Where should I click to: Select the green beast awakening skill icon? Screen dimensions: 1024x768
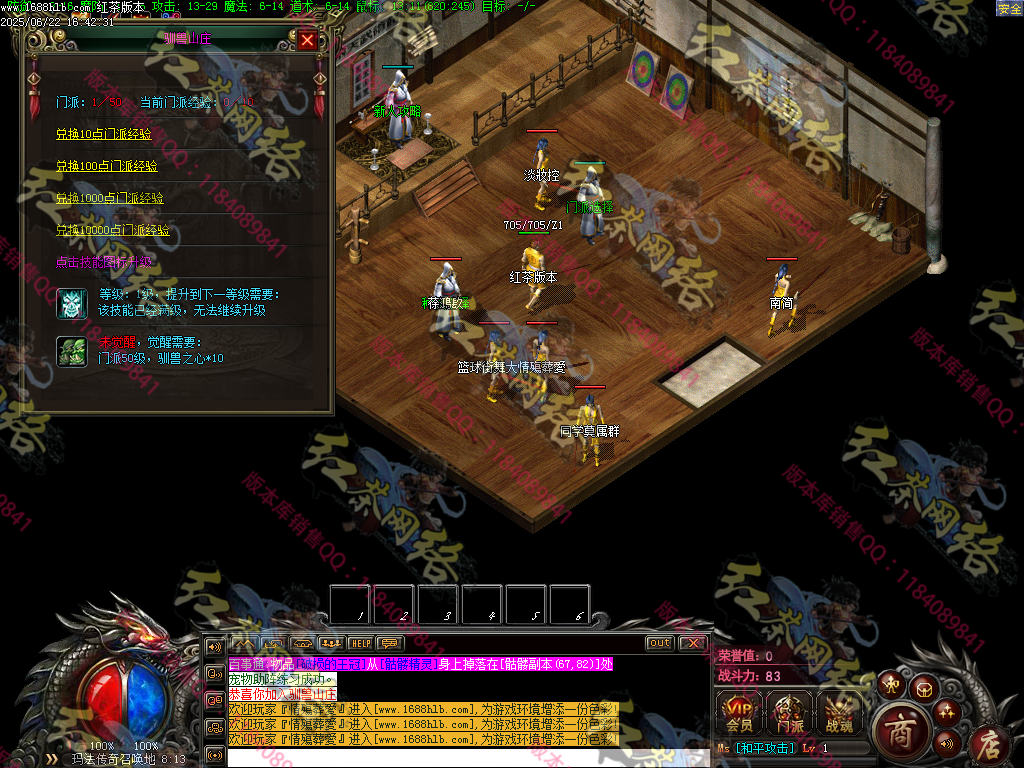[70, 350]
